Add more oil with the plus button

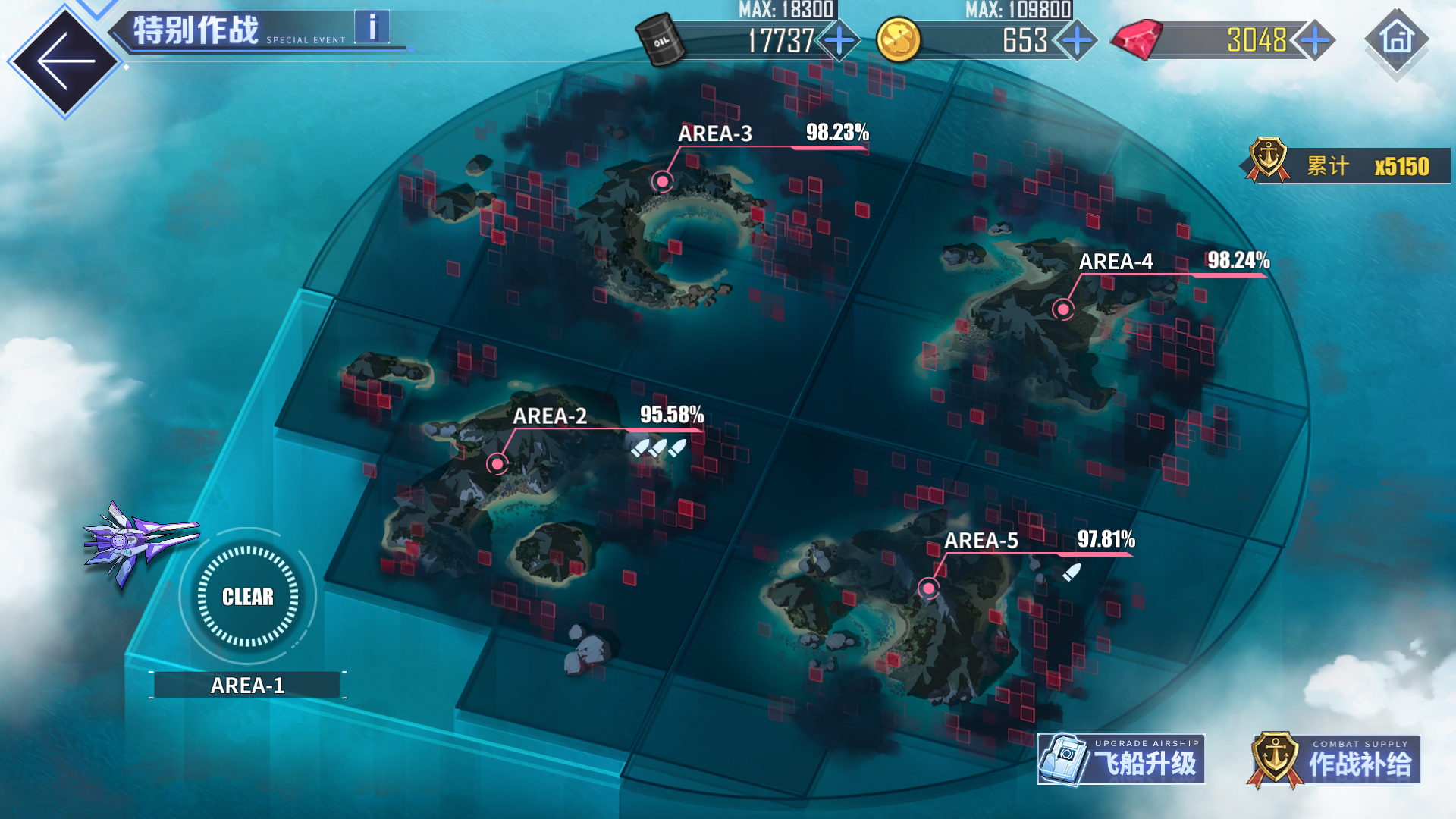(839, 40)
